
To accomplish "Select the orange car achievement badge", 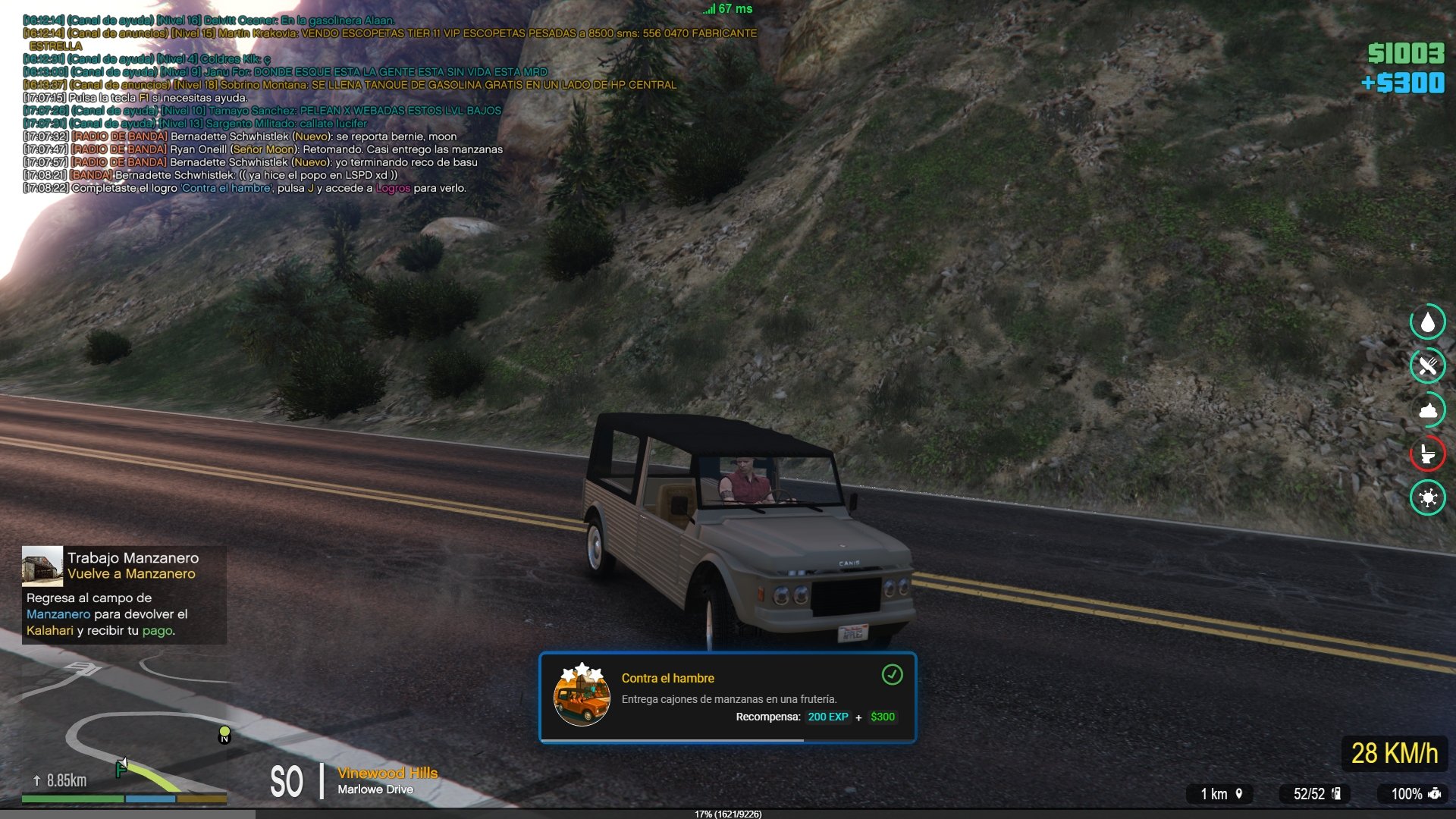I will click(582, 696).
